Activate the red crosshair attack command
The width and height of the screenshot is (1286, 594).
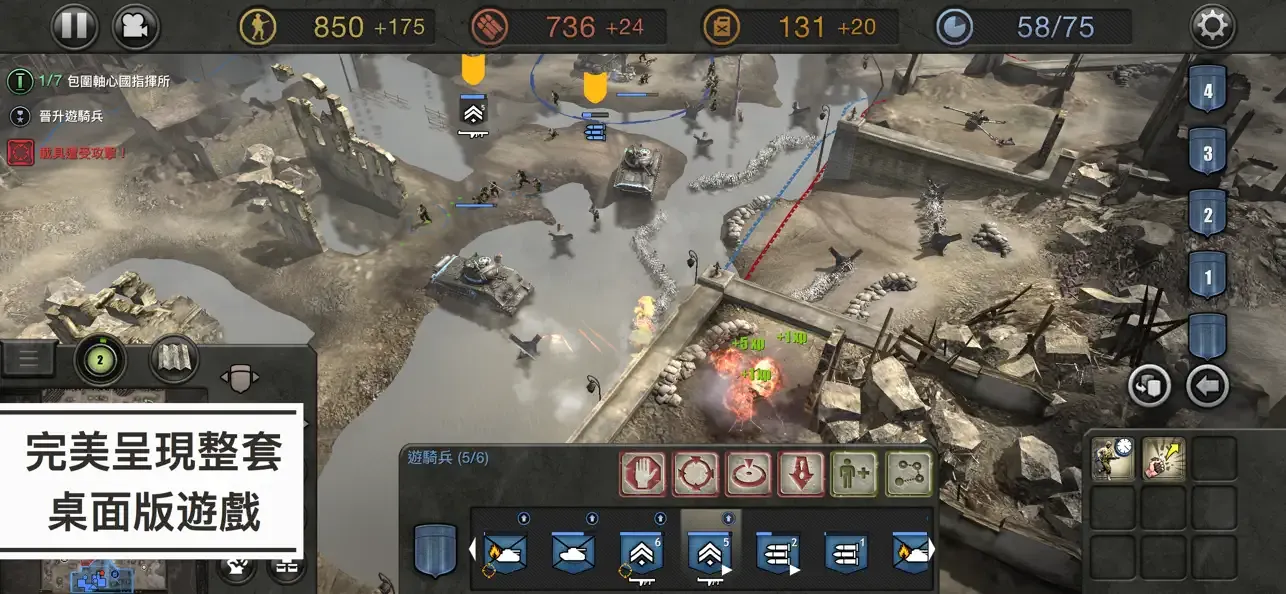click(x=696, y=474)
